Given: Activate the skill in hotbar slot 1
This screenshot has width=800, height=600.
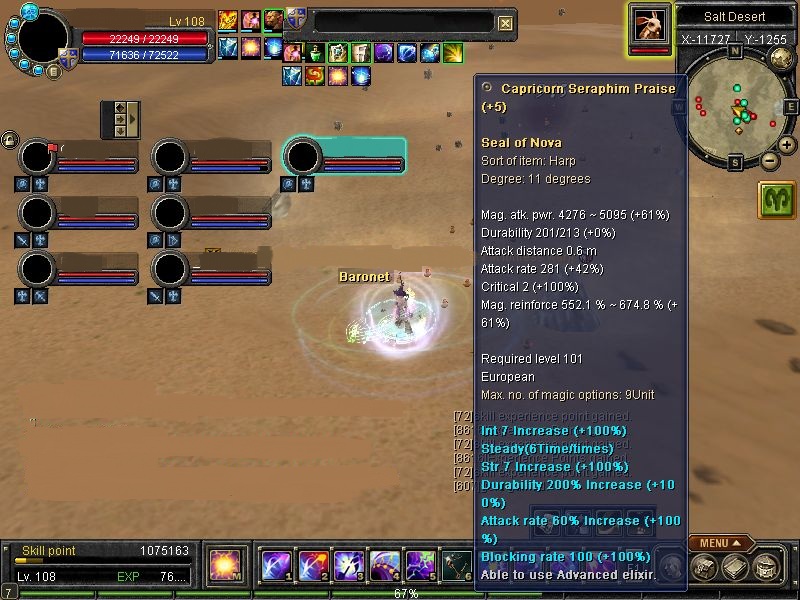Looking at the screenshot, I should (x=276, y=566).
